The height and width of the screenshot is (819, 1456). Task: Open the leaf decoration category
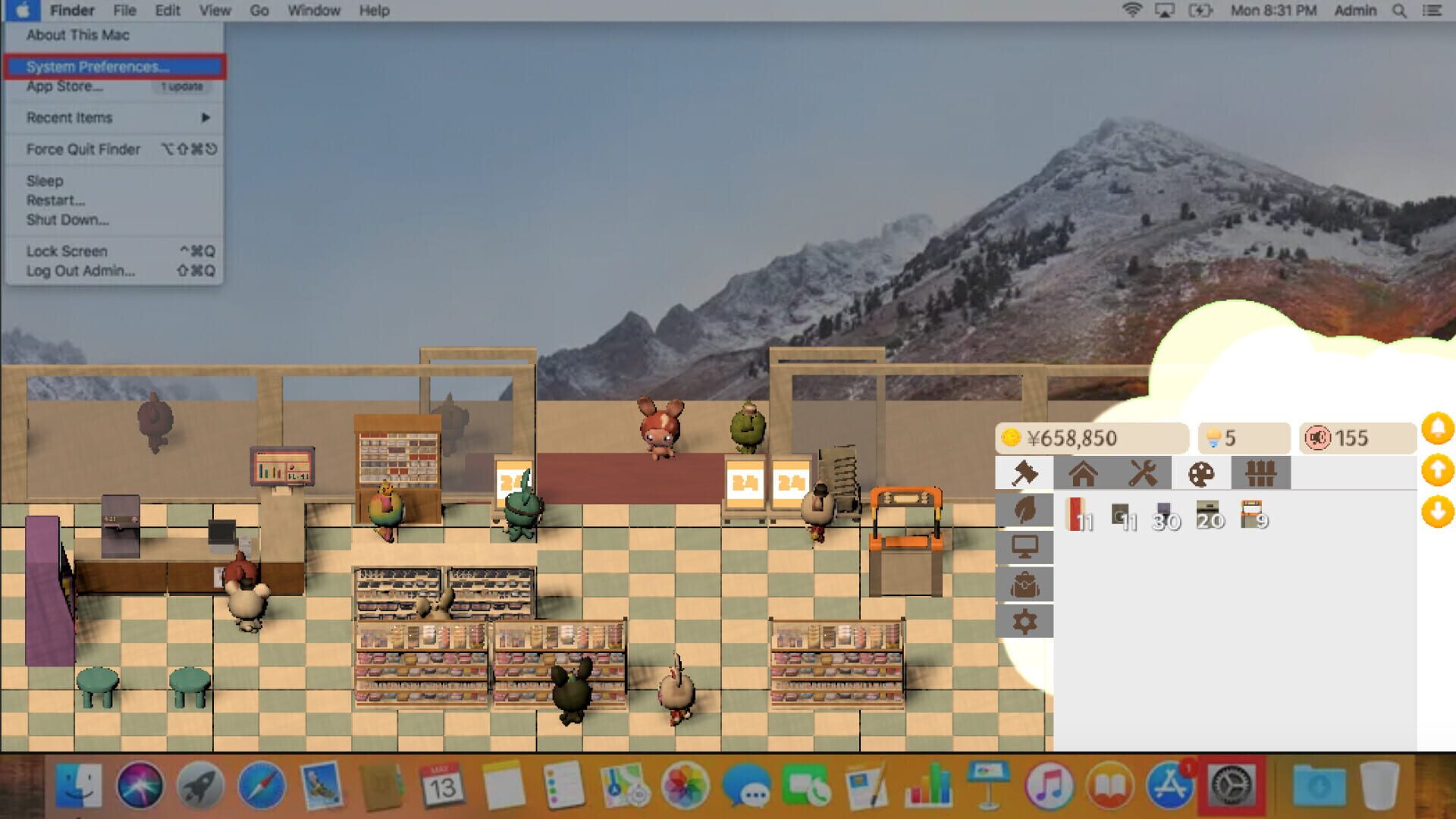point(1024,510)
